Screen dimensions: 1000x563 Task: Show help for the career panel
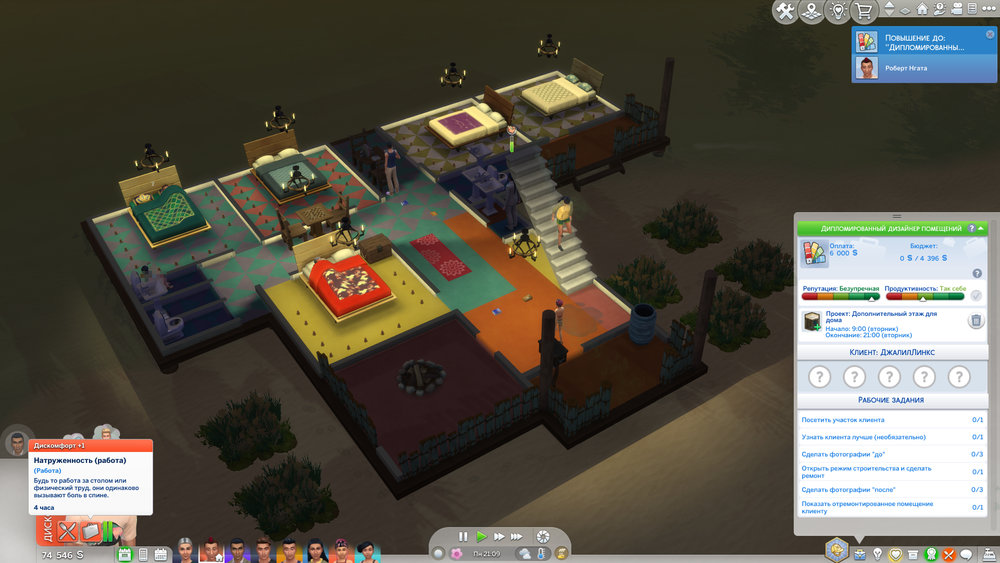pyautogui.click(x=971, y=229)
